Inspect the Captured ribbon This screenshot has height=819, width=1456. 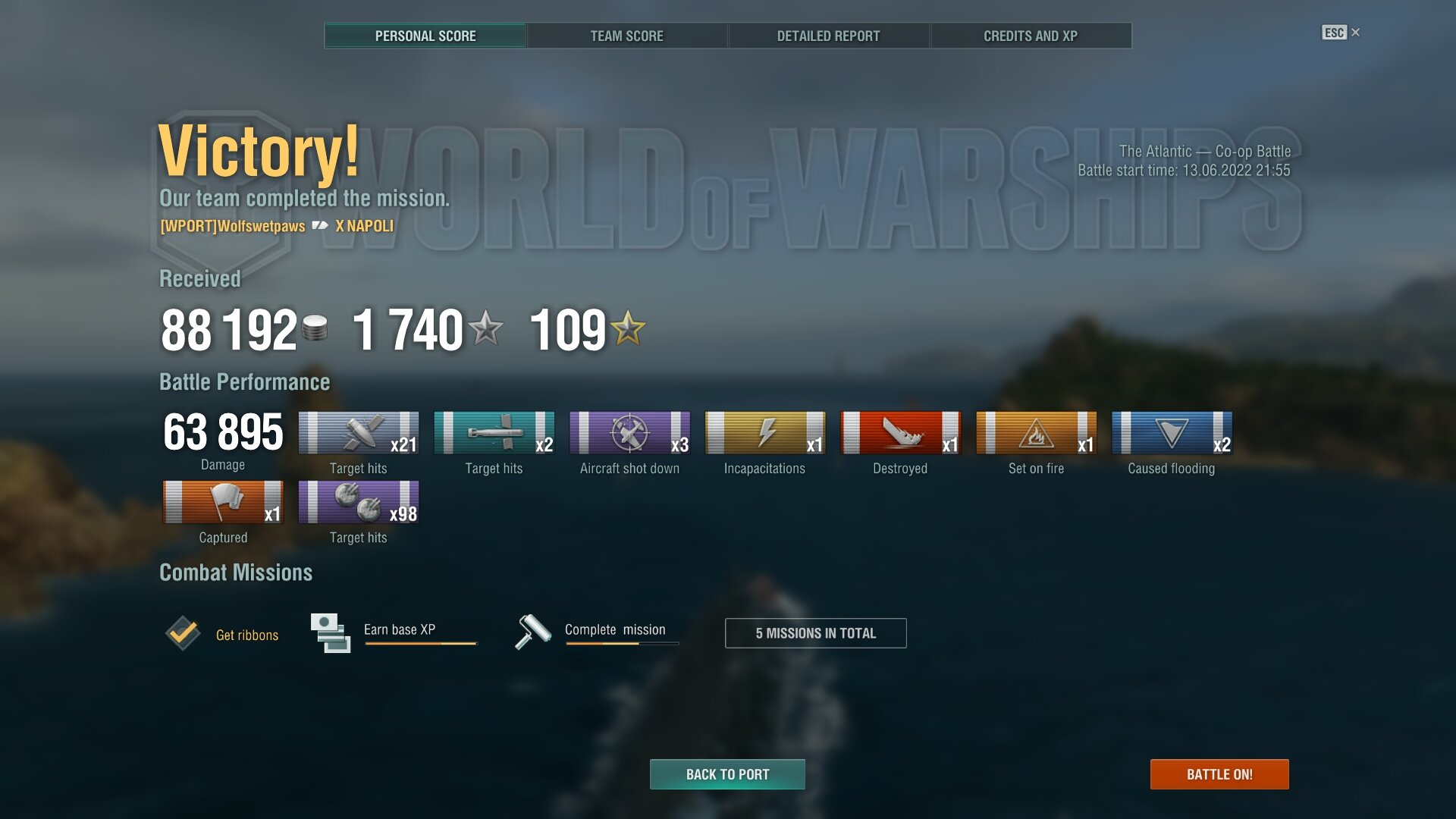[223, 503]
